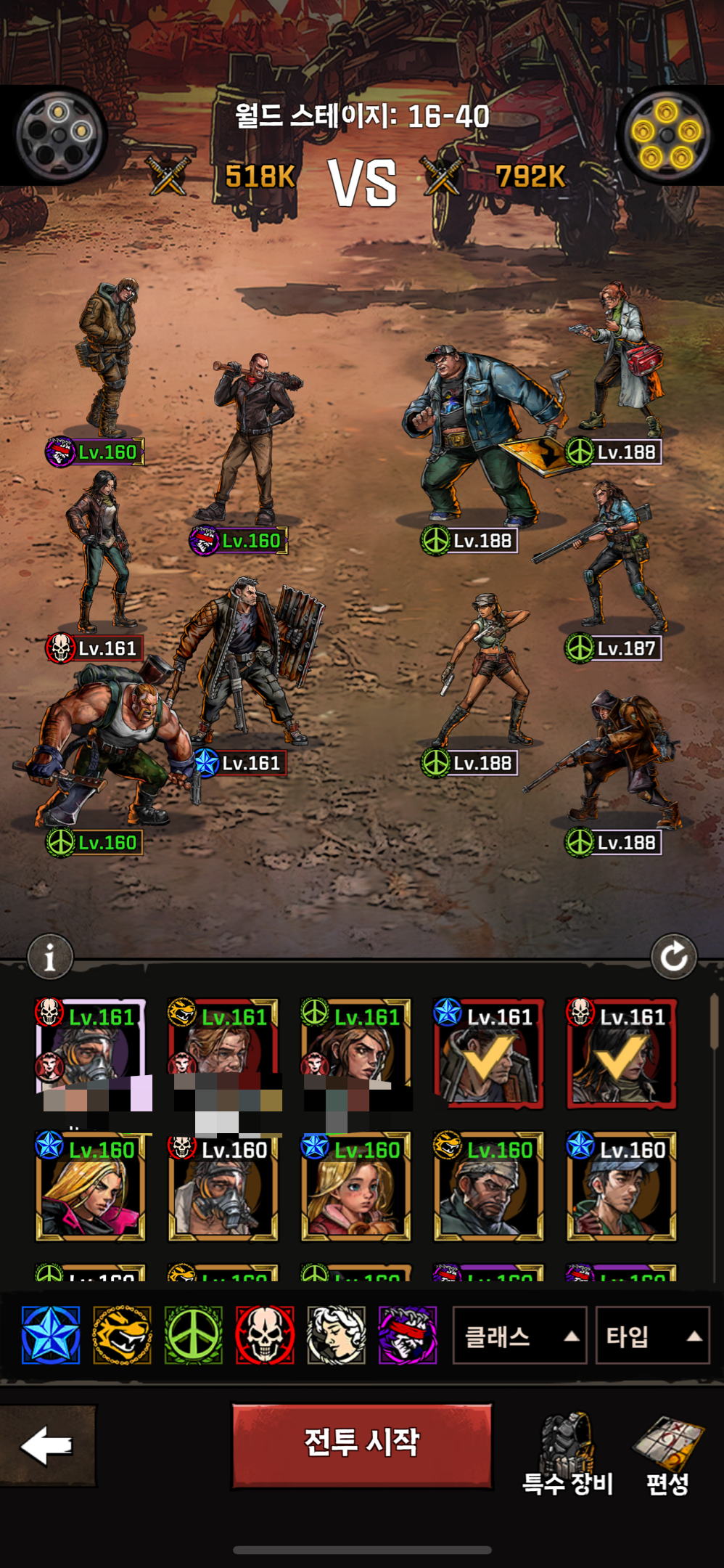Pick the Lv.160 bearded man with headband card
724x1568 pixels.
[488, 1187]
